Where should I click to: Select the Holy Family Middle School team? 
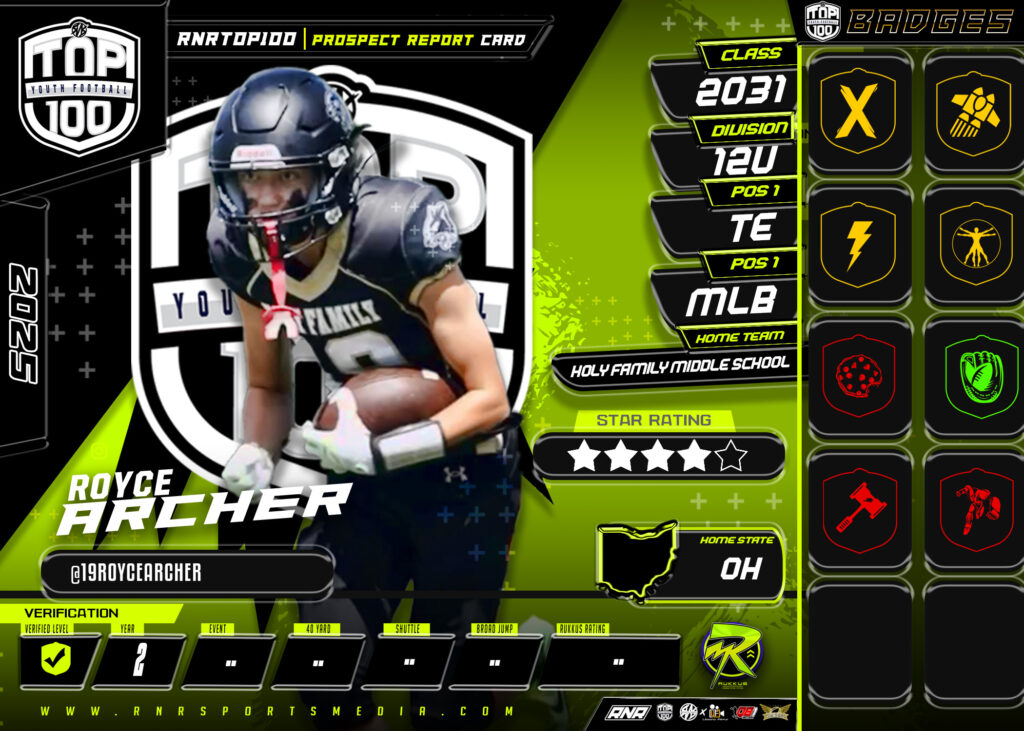(679, 368)
